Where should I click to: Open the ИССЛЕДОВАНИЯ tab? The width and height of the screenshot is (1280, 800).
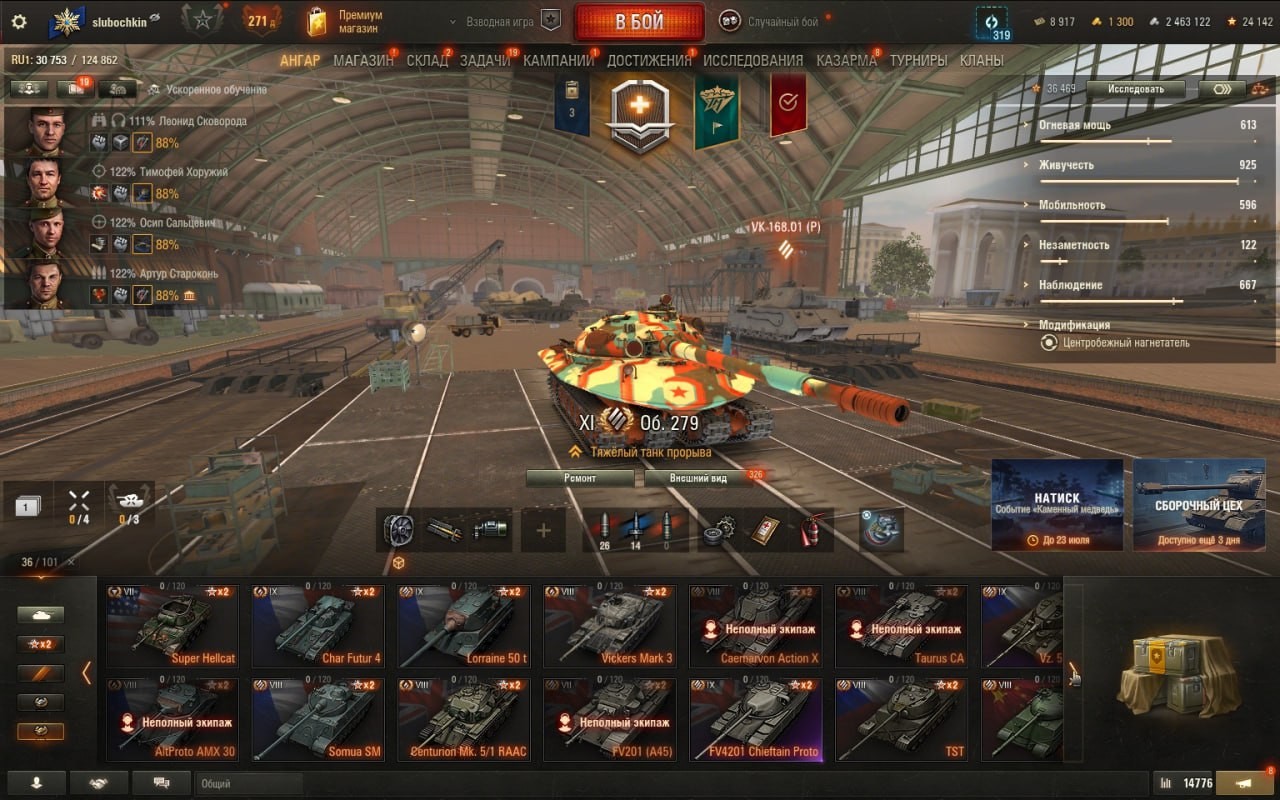[753, 60]
